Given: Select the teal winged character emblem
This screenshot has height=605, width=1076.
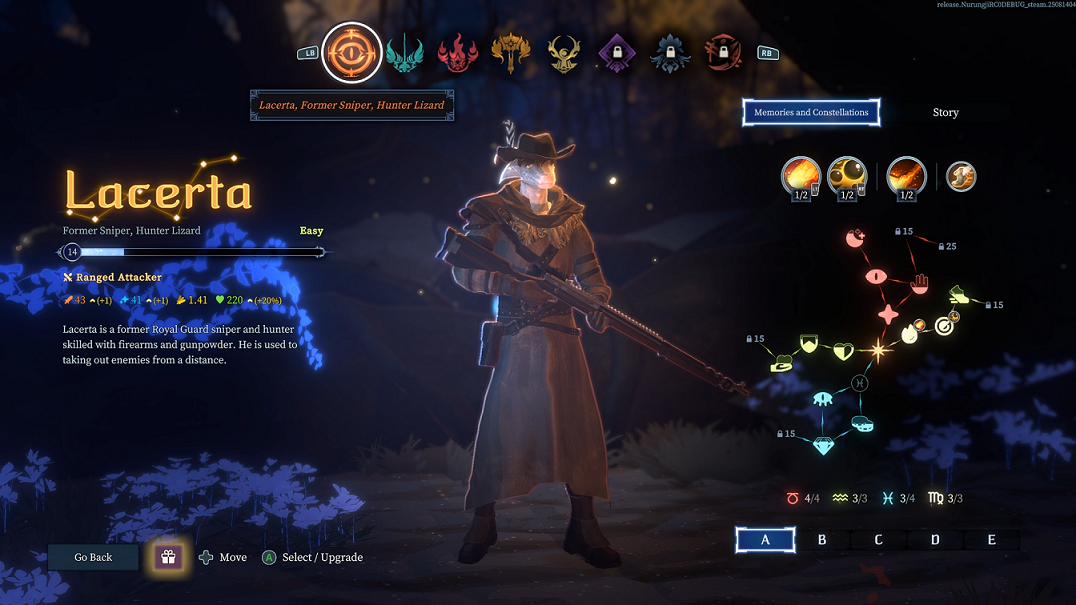Looking at the screenshot, I should 405,53.
